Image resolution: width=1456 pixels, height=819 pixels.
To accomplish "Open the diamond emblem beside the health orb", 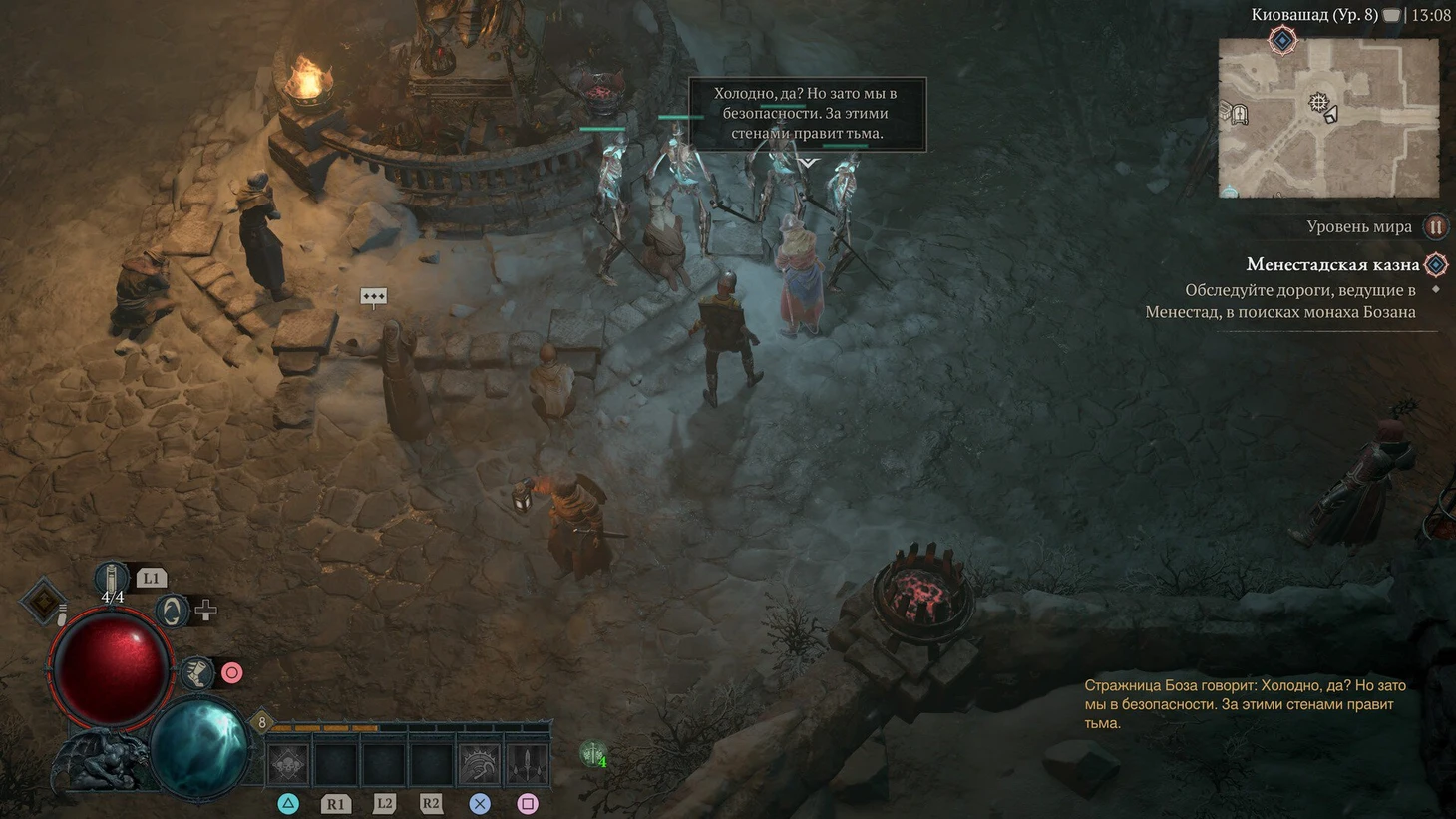I will click(x=43, y=602).
